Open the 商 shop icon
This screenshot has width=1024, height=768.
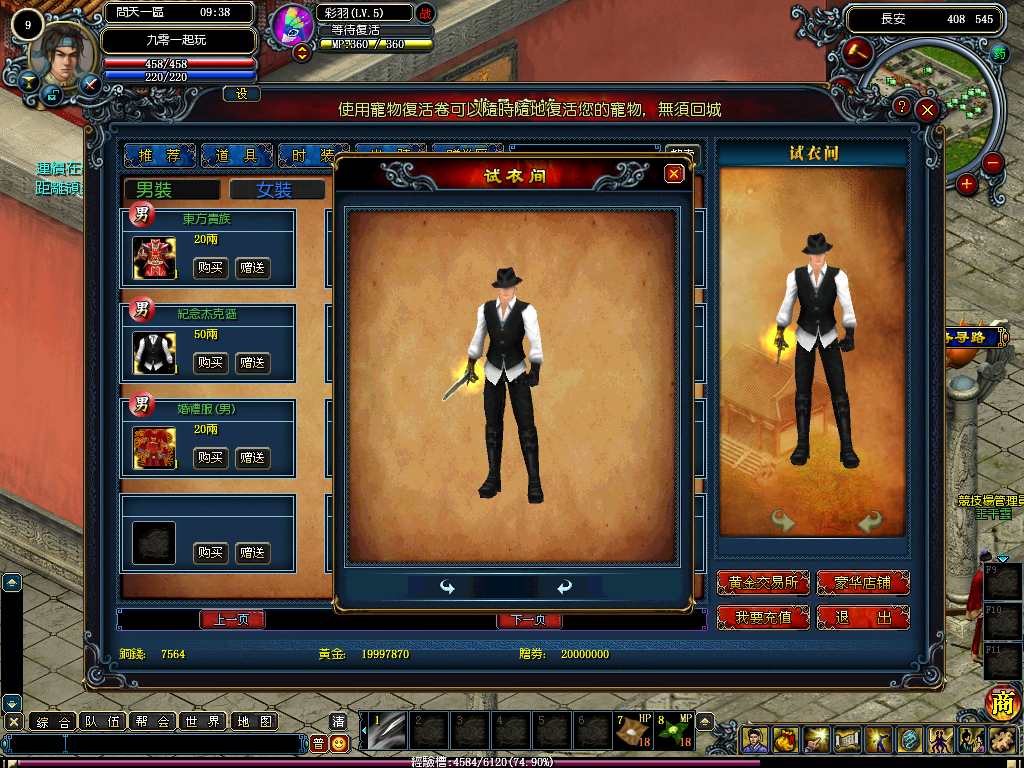coord(1000,705)
